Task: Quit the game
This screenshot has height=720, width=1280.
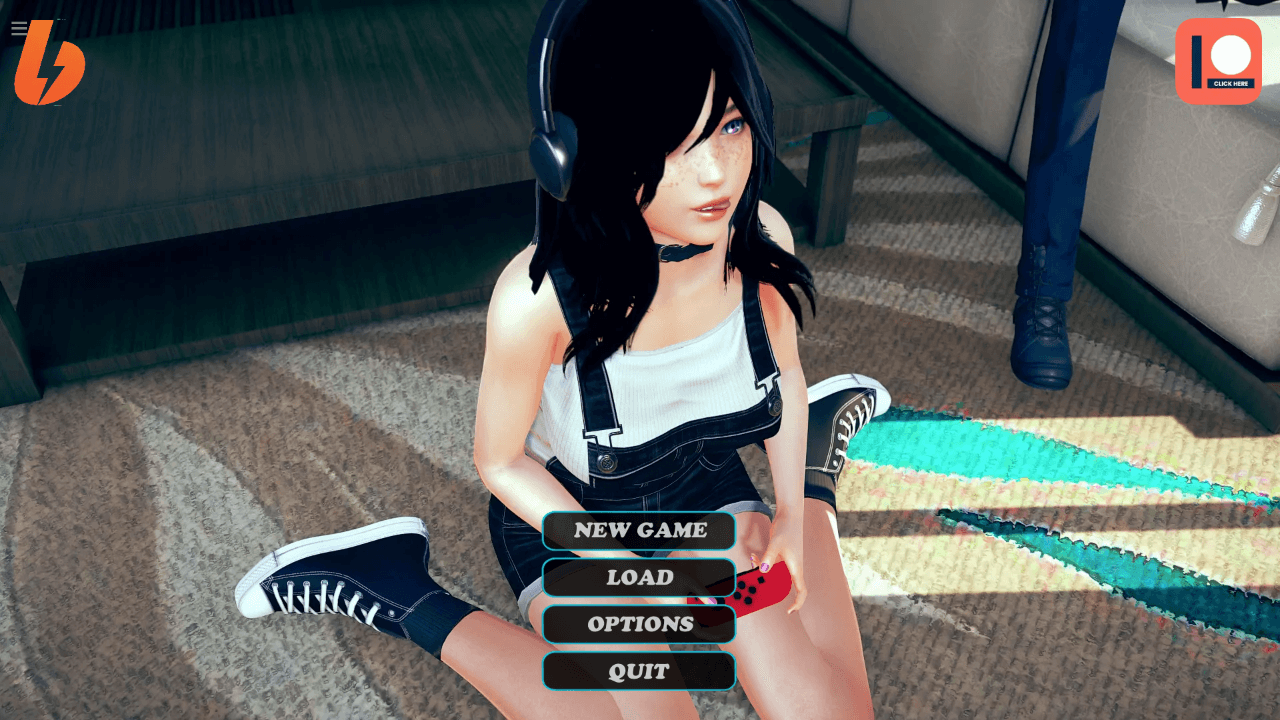Action: coord(639,671)
